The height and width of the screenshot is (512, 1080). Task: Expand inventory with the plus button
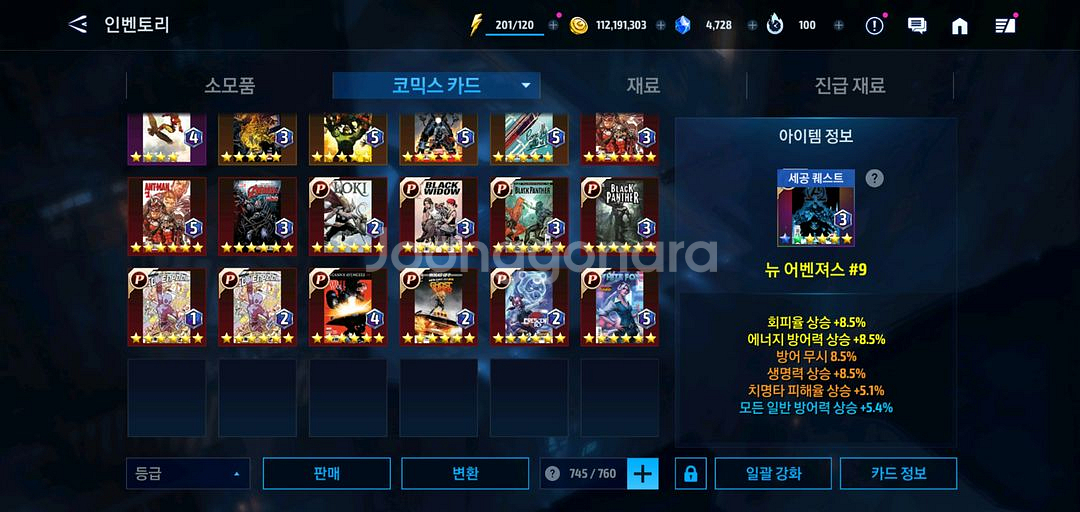click(x=643, y=473)
